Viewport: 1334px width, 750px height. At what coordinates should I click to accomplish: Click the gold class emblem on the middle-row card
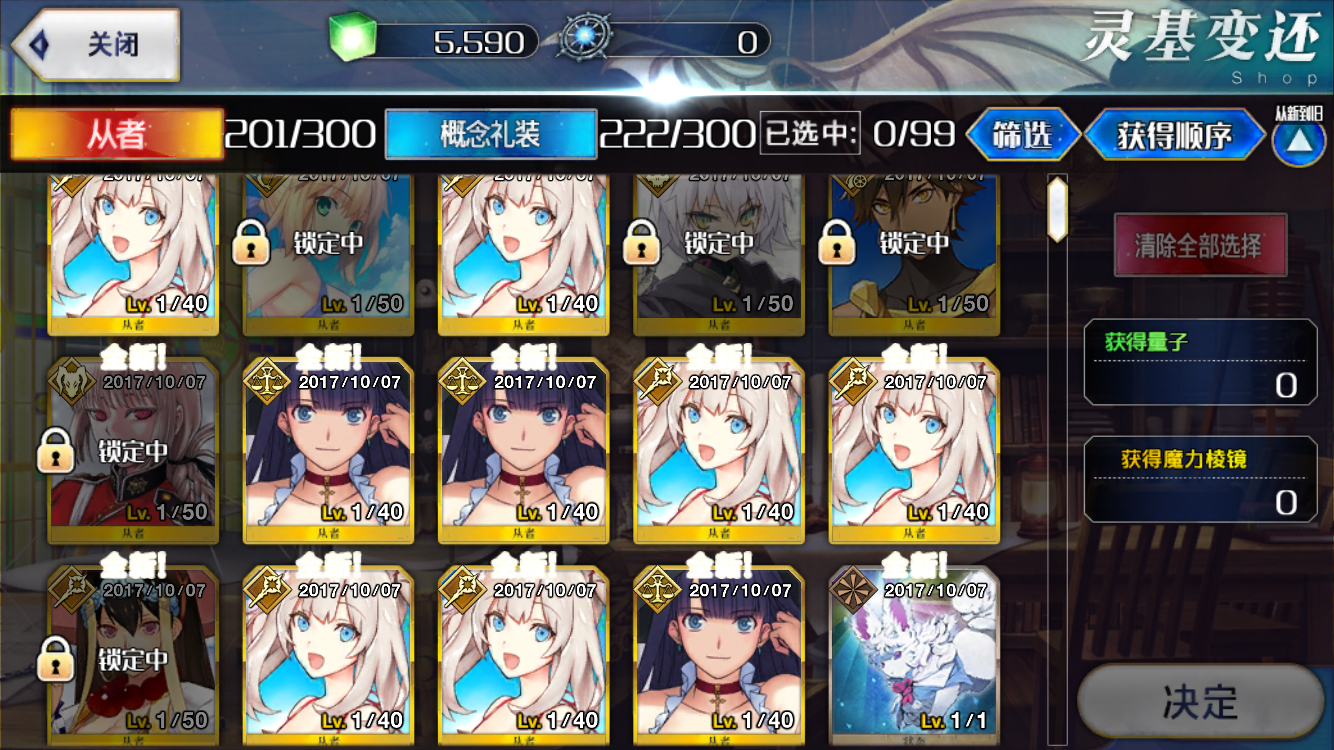(264, 380)
